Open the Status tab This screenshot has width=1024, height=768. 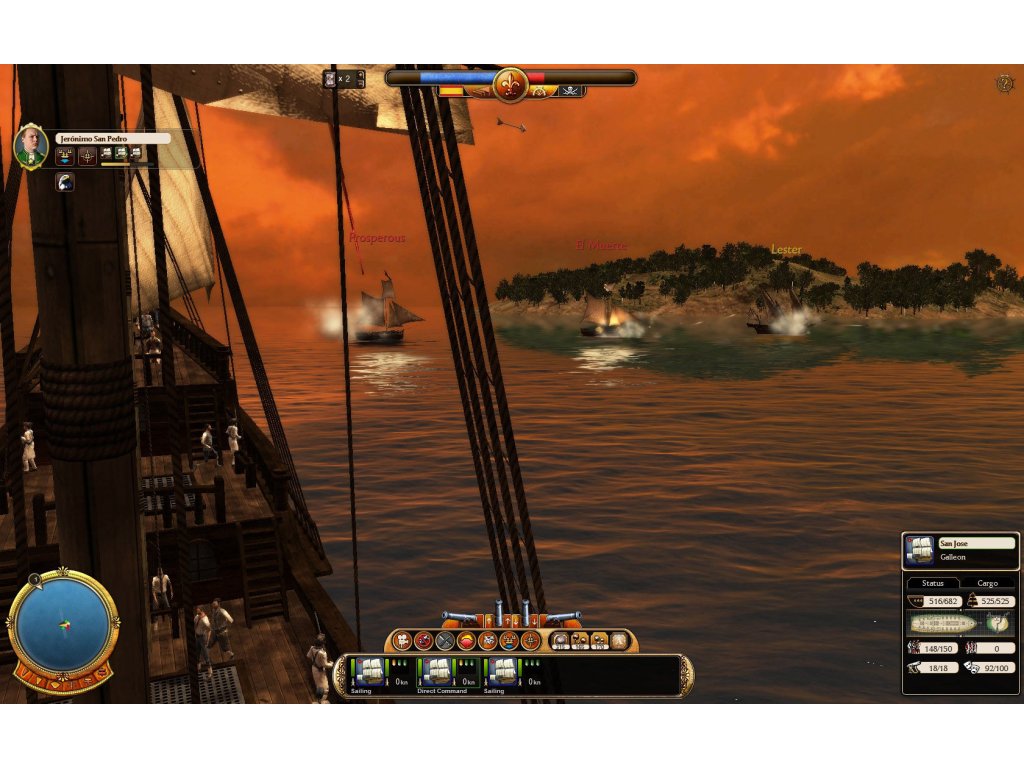pyautogui.click(x=933, y=583)
